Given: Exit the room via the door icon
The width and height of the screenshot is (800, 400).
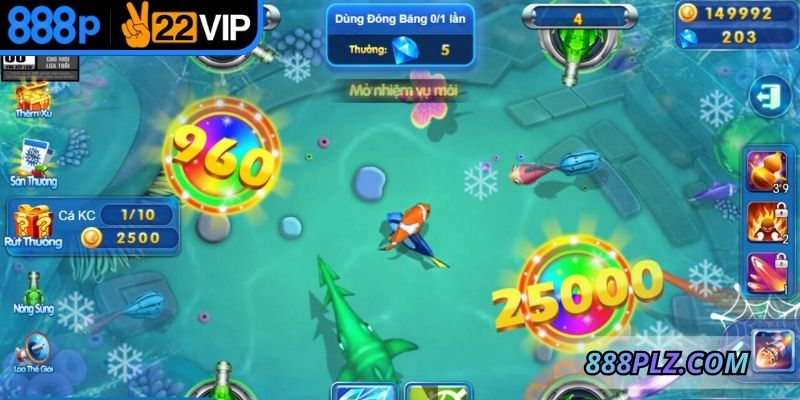Looking at the screenshot, I should [x=767, y=97].
